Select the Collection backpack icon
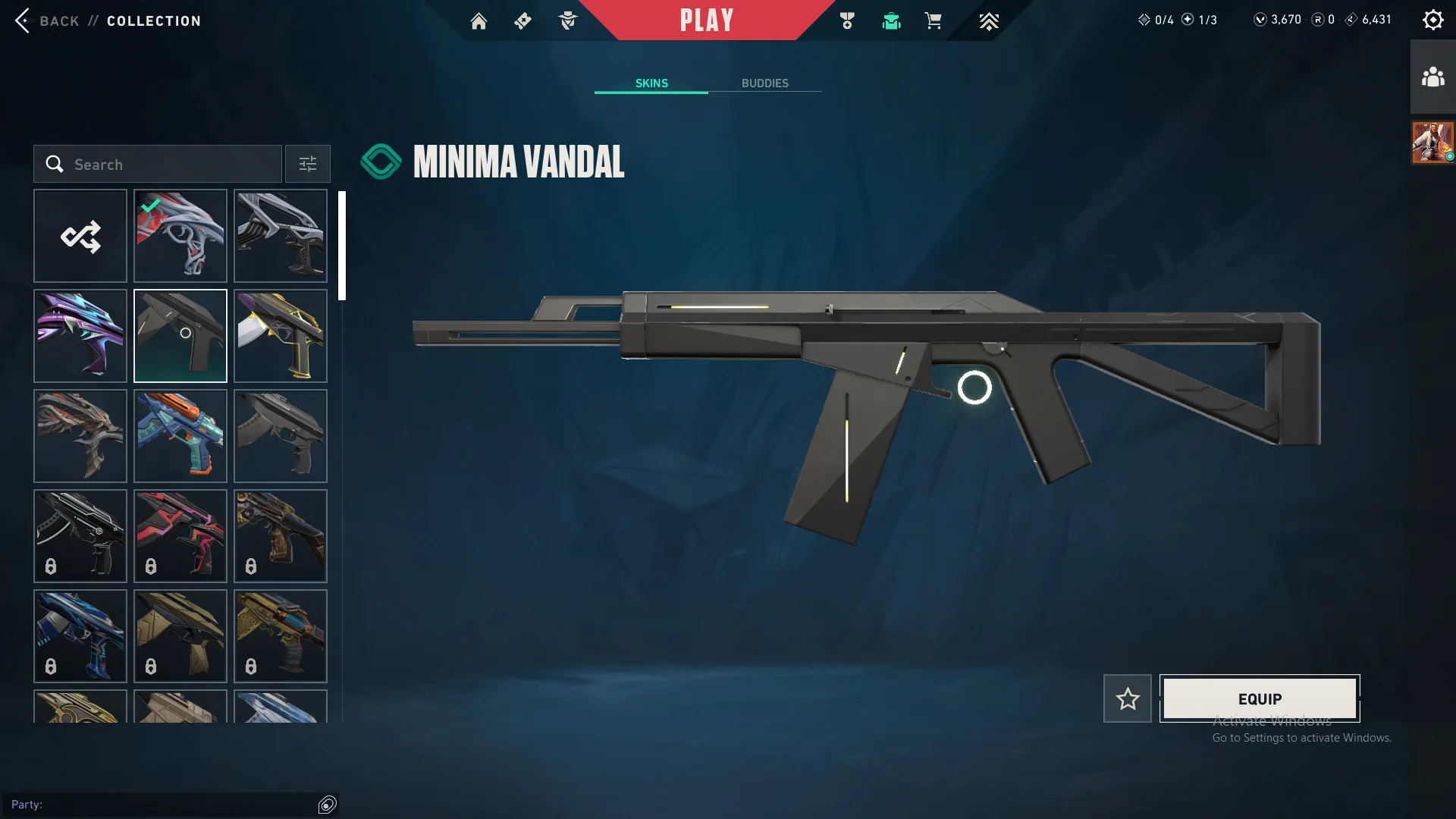1456x819 pixels. (891, 20)
